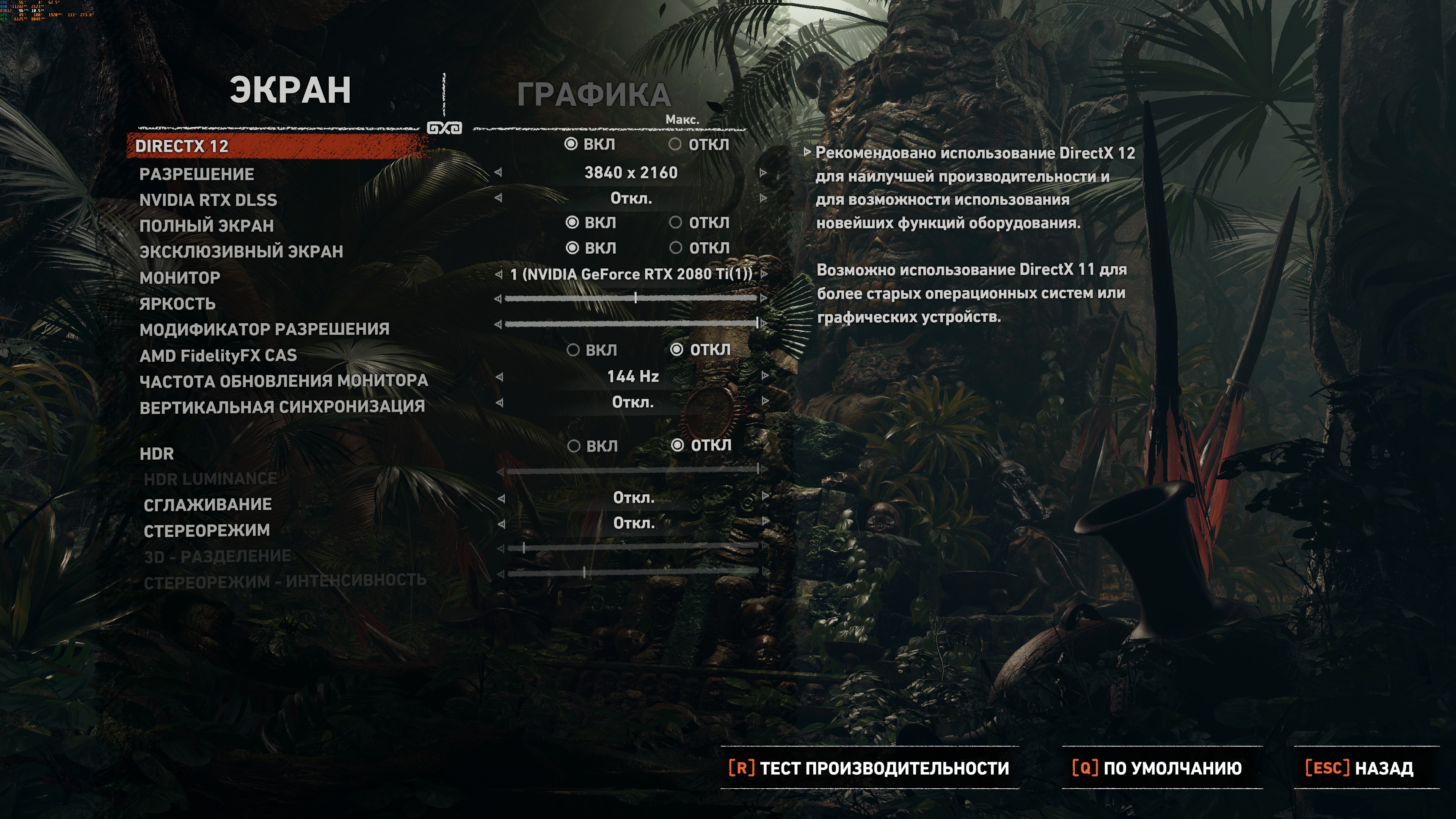Go back with НАЗАД
Viewport: 1456px width, 819px height.
point(1359,768)
